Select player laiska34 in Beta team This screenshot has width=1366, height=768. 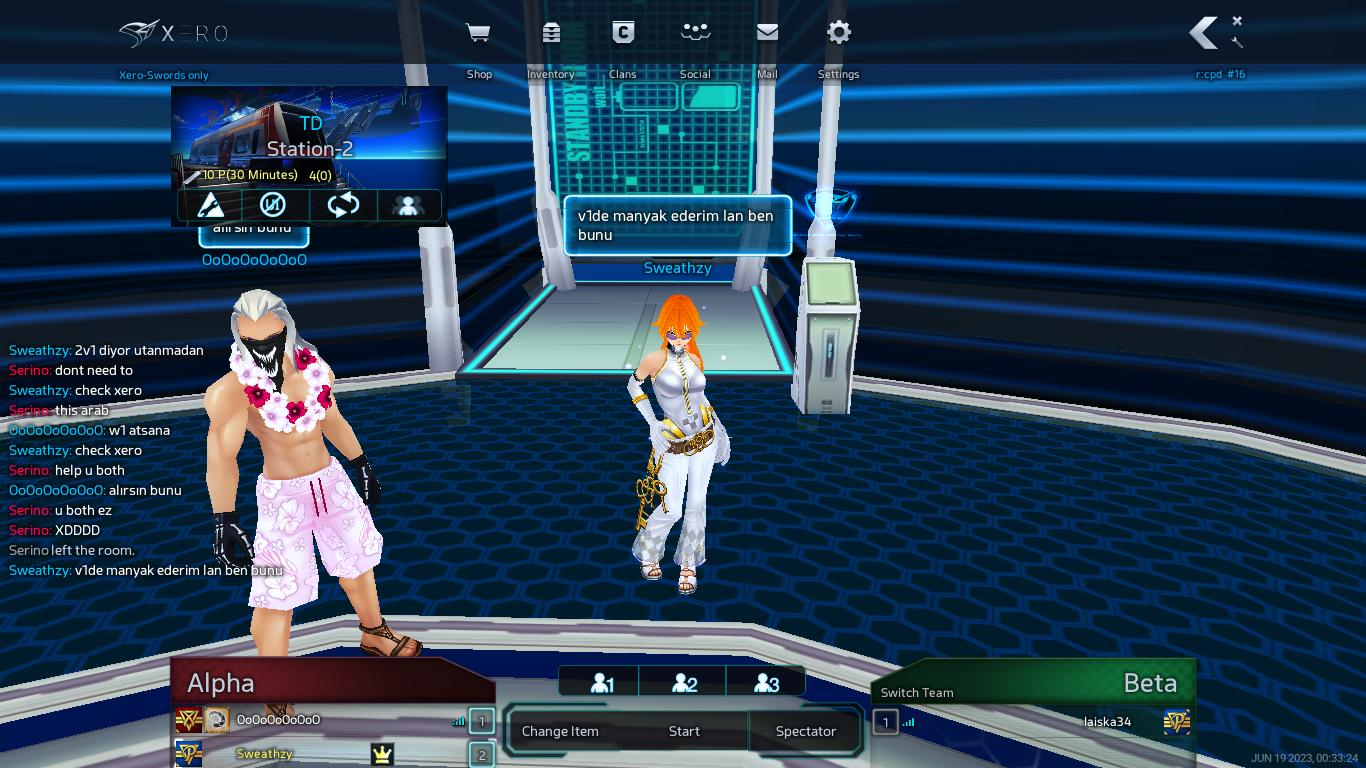pos(1107,722)
